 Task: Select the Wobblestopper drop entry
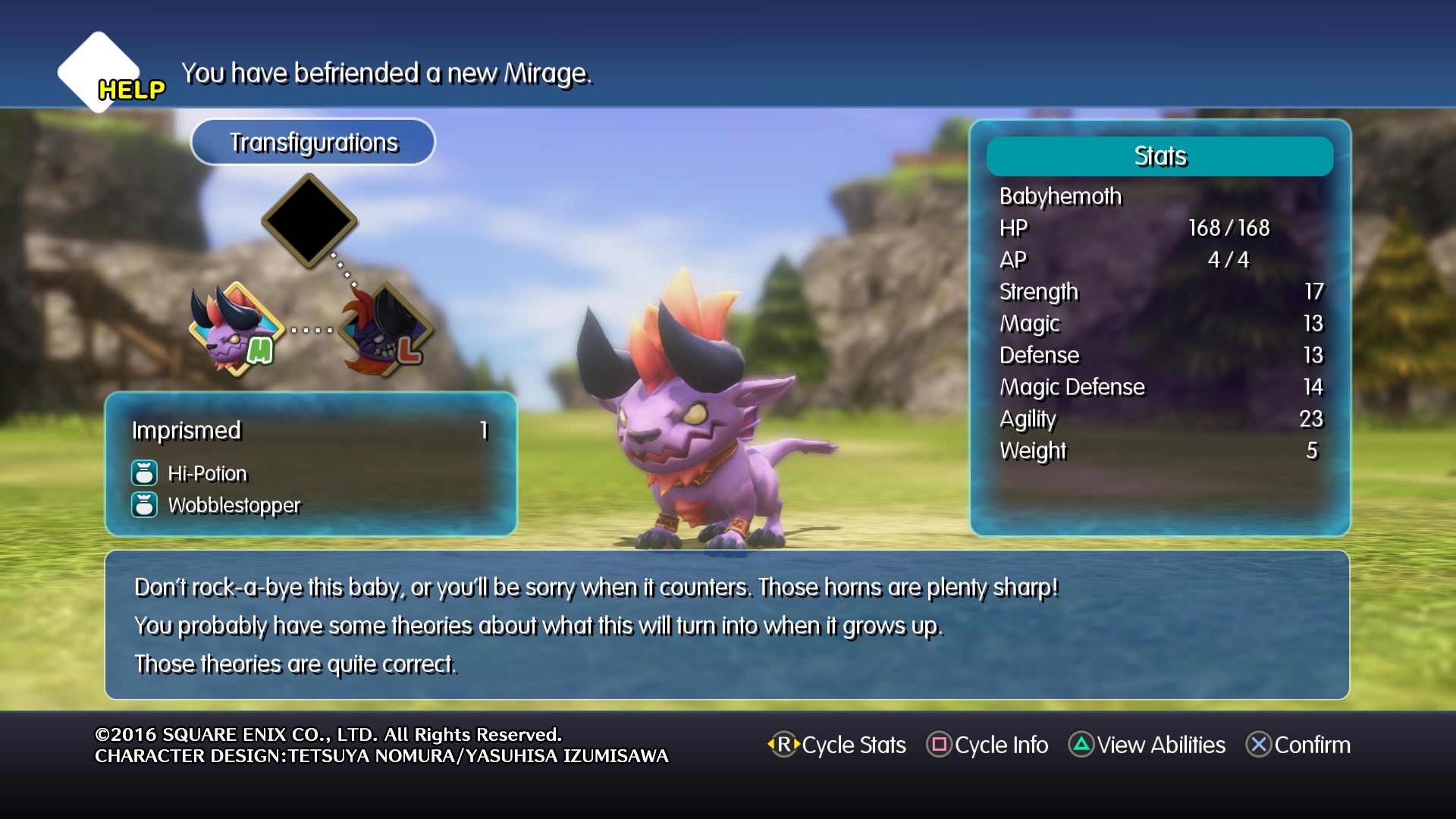[x=234, y=506]
